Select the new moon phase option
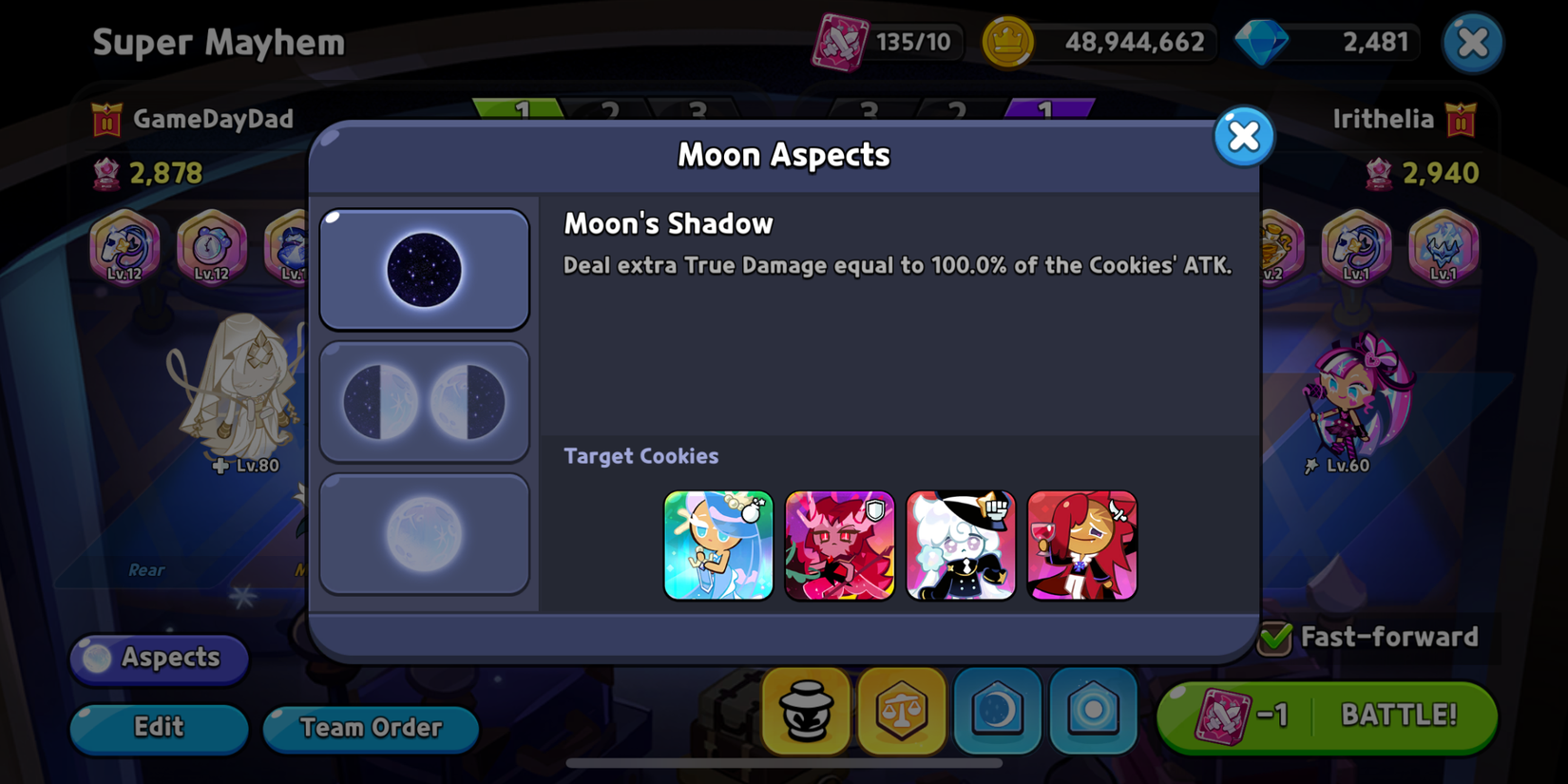This screenshot has width=1568, height=784. pyautogui.click(x=424, y=267)
